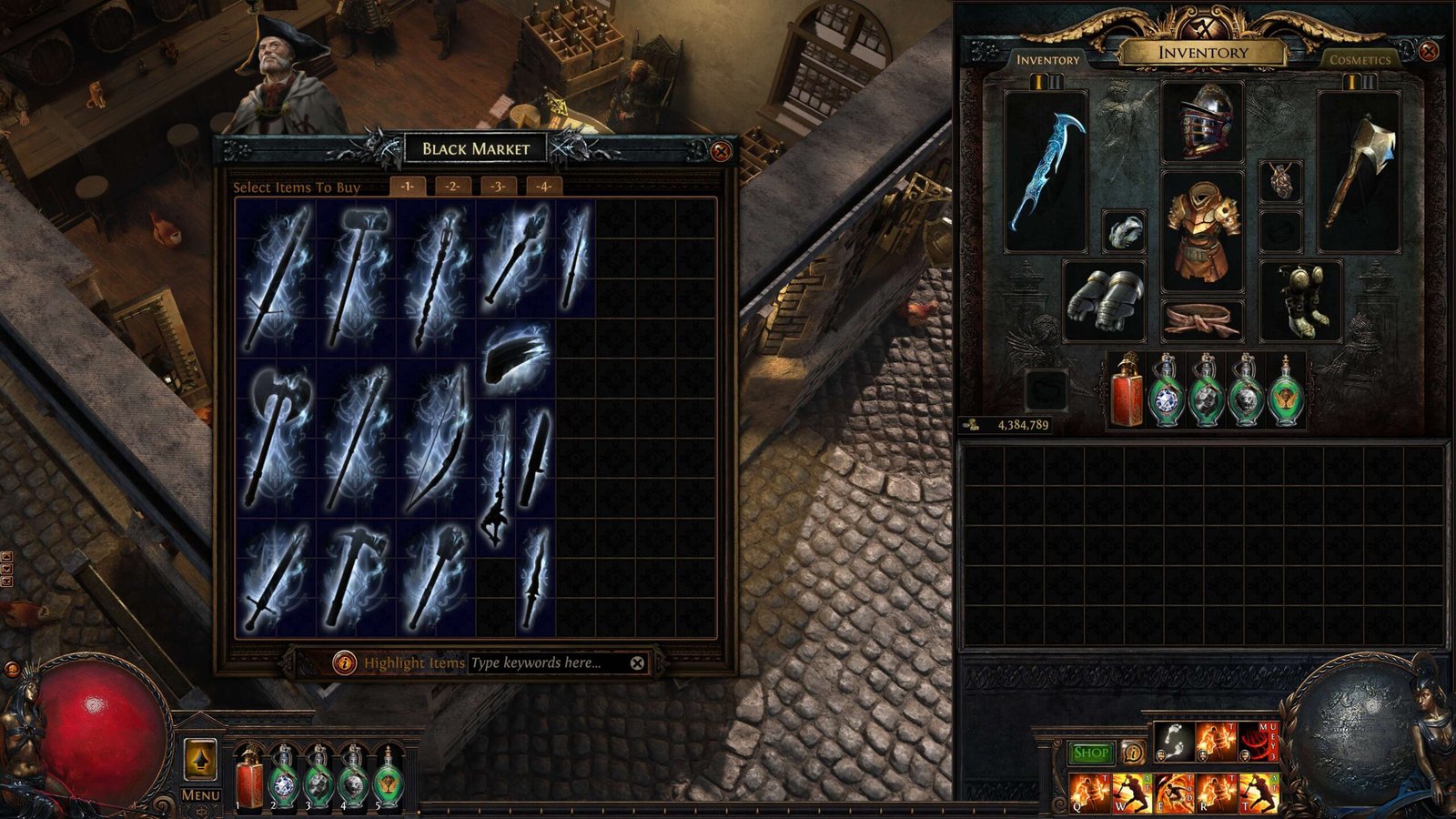This screenshot has height=819, width=1456.
Task: Show the Highlight Items info icon
Action: coord(344,663)
